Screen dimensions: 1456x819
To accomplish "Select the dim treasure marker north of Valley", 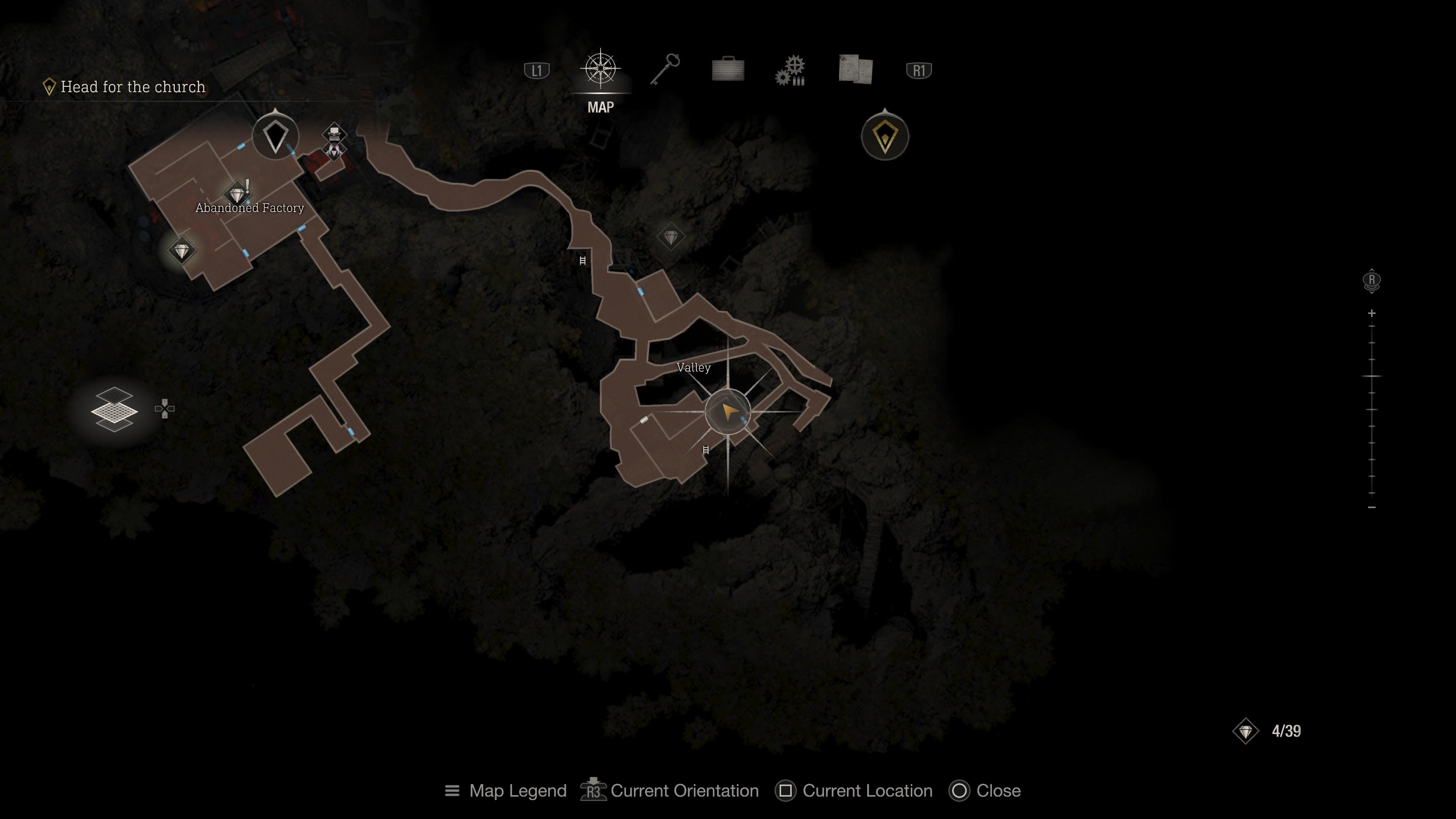I will click(671, 237).
